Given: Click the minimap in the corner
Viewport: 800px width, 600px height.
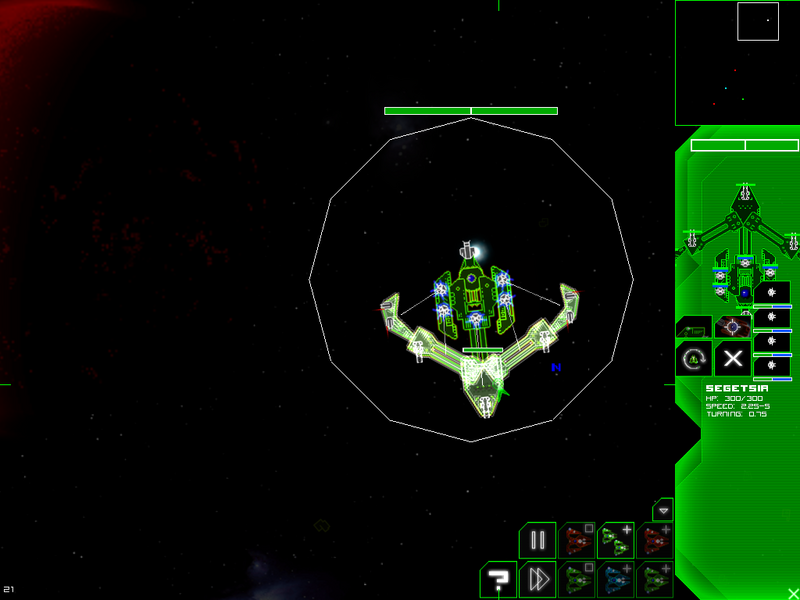Looking at the screenshot, I should click(737, 62).
